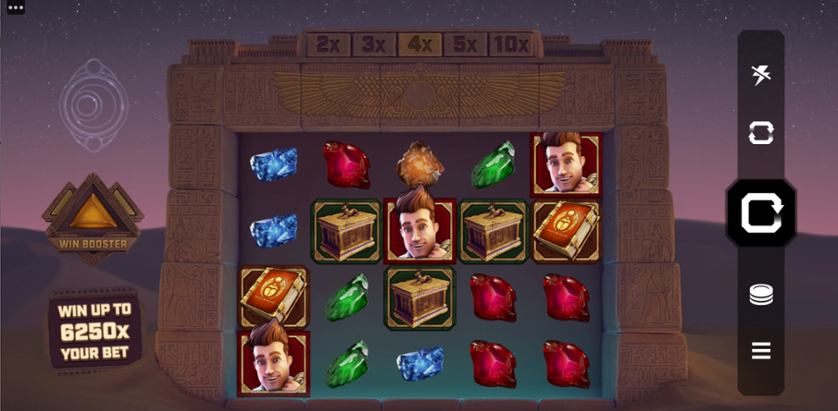Open the coin stack bet settings
This screenshot has height=411, width=838.
[x=761, y=294]
